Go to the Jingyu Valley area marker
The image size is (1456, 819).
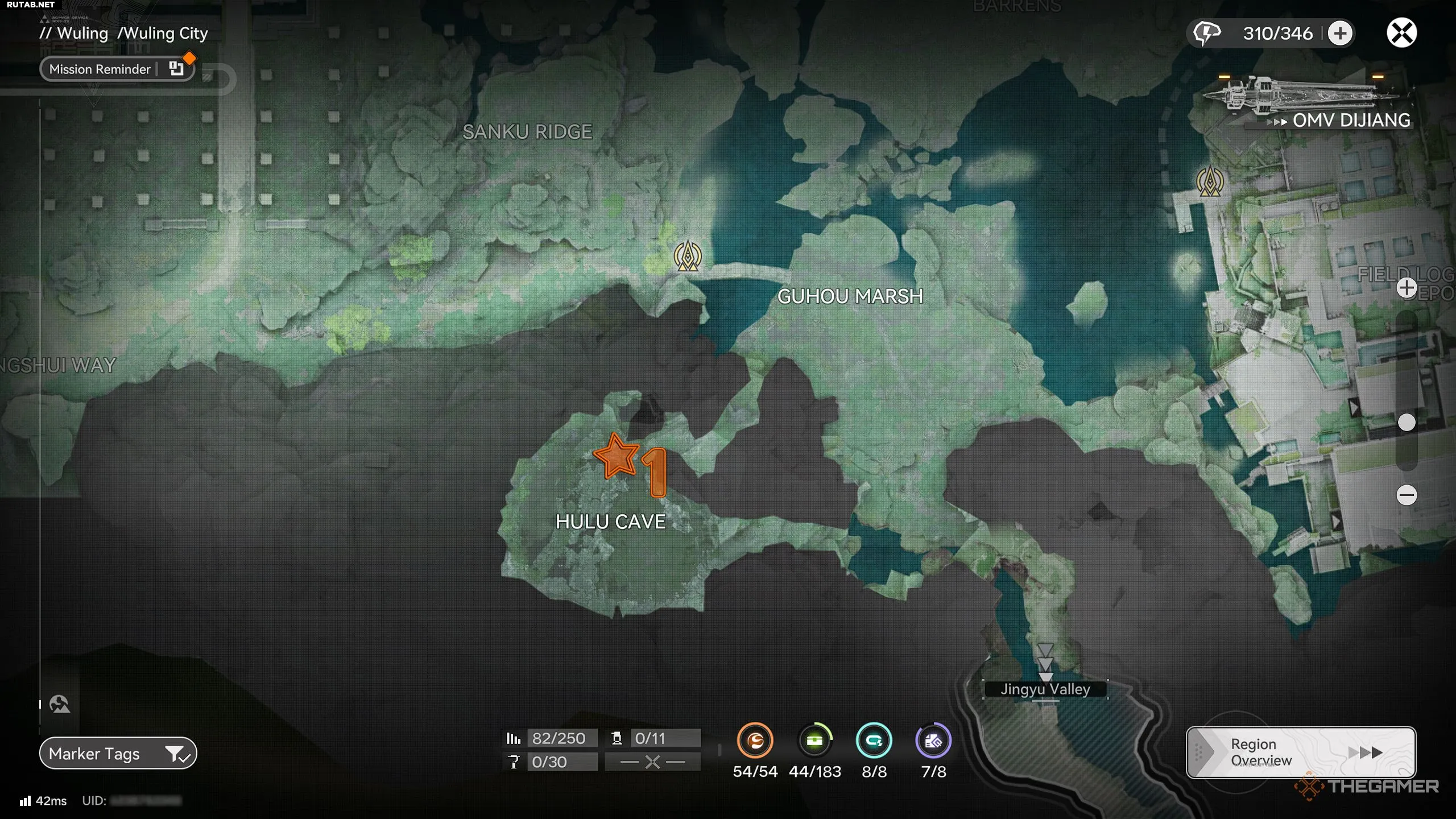pyautogui.click(x=1045, y=689)
